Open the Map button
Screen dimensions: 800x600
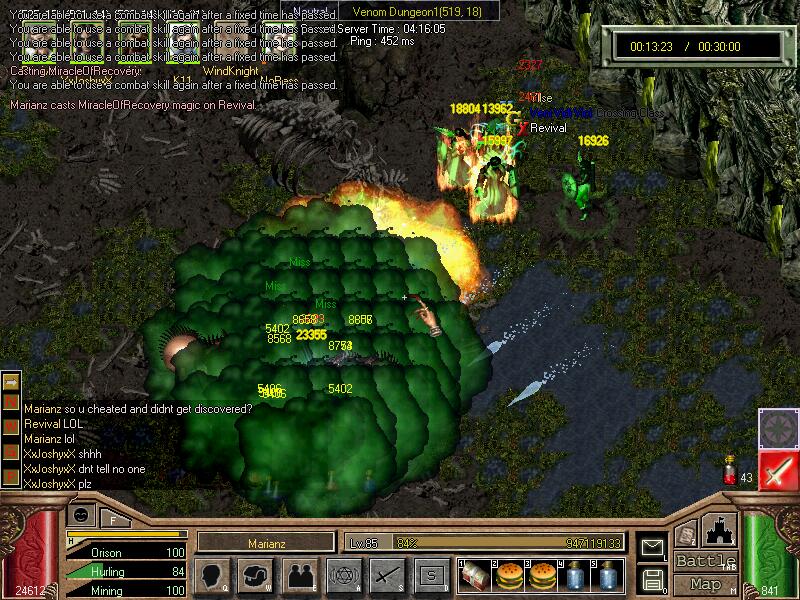point(705,583)
